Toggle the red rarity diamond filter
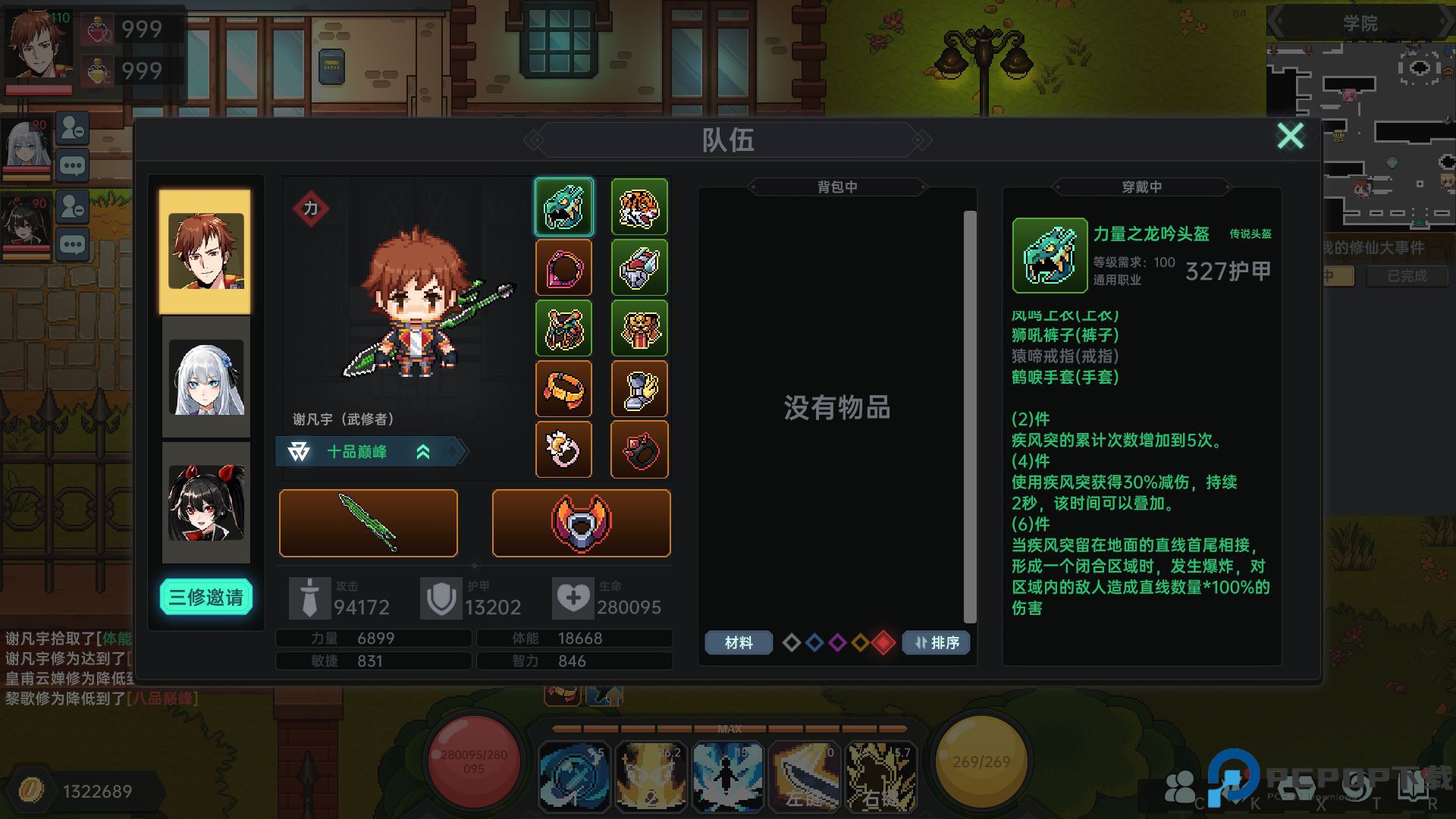The image size is (1456, 819). 884,642
